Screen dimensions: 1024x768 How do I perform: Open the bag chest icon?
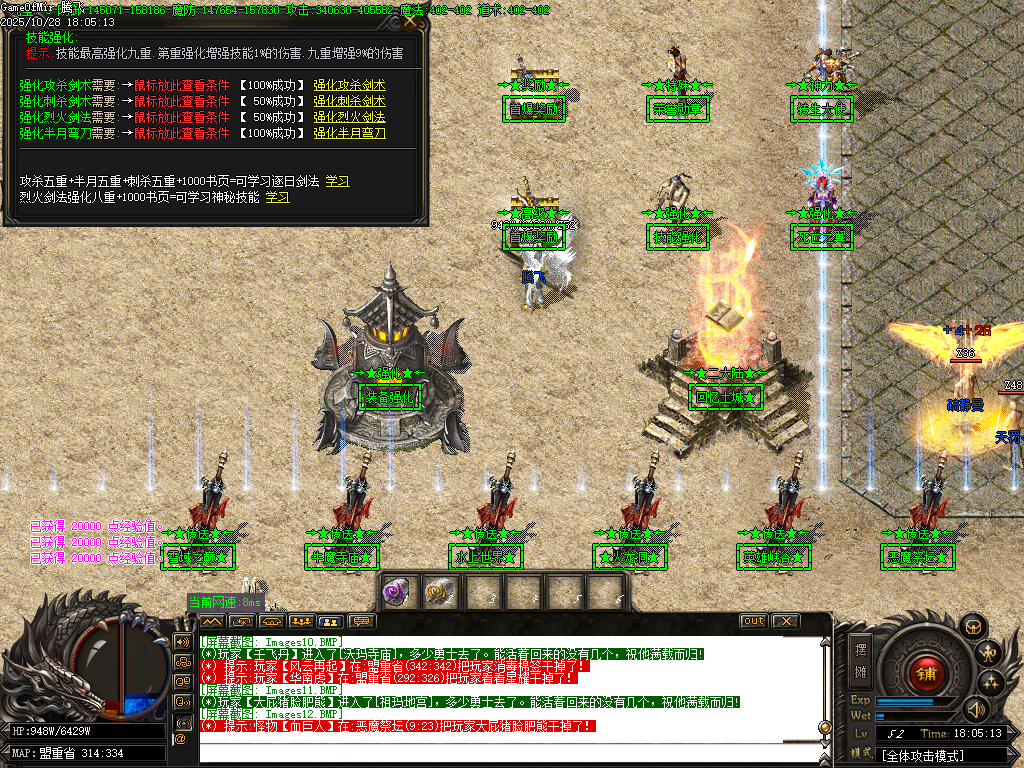point(970,627)
